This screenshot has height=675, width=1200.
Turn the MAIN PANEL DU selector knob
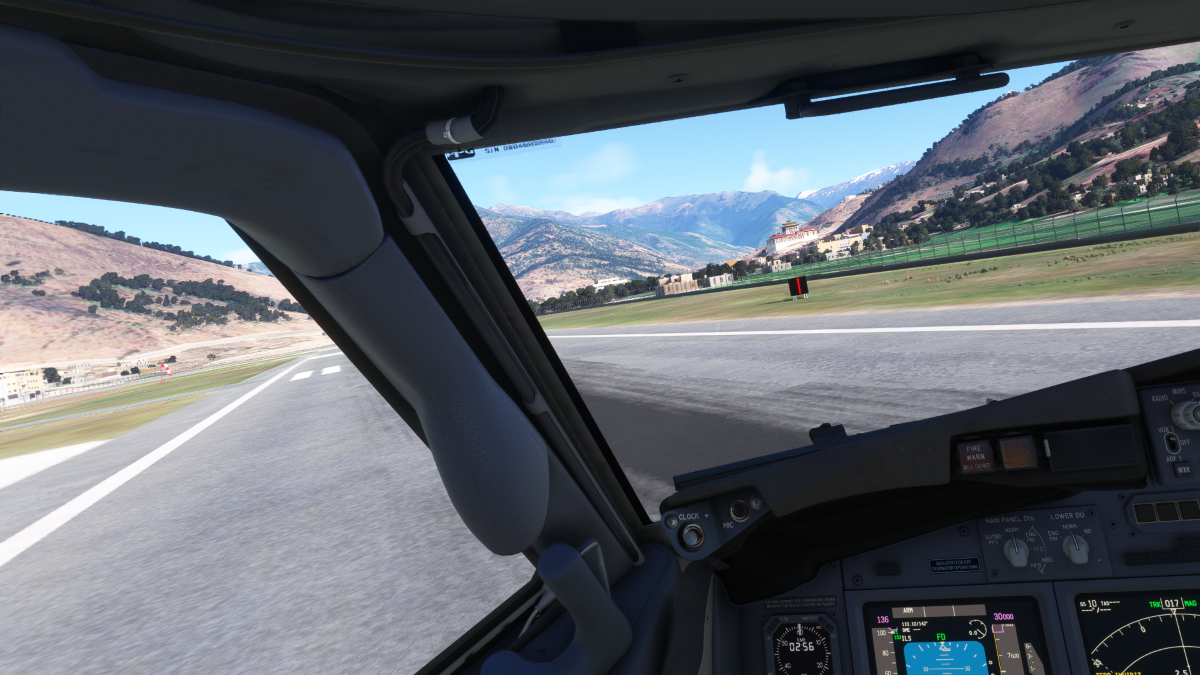(1016, 551)
